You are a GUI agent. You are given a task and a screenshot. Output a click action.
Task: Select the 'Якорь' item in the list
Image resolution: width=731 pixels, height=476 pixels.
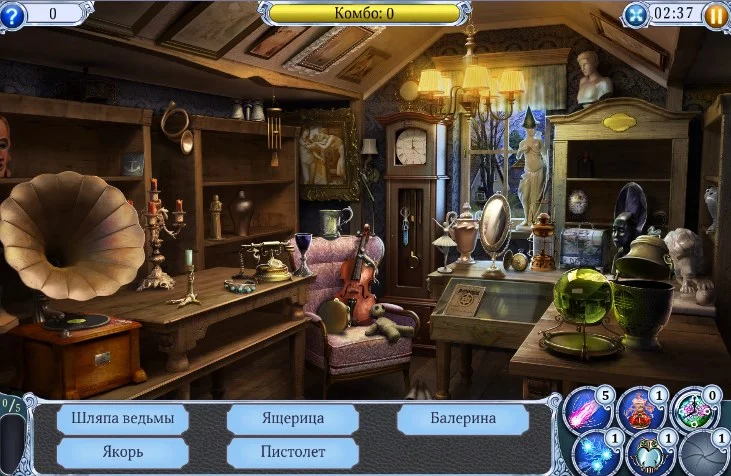click(122, 451)
